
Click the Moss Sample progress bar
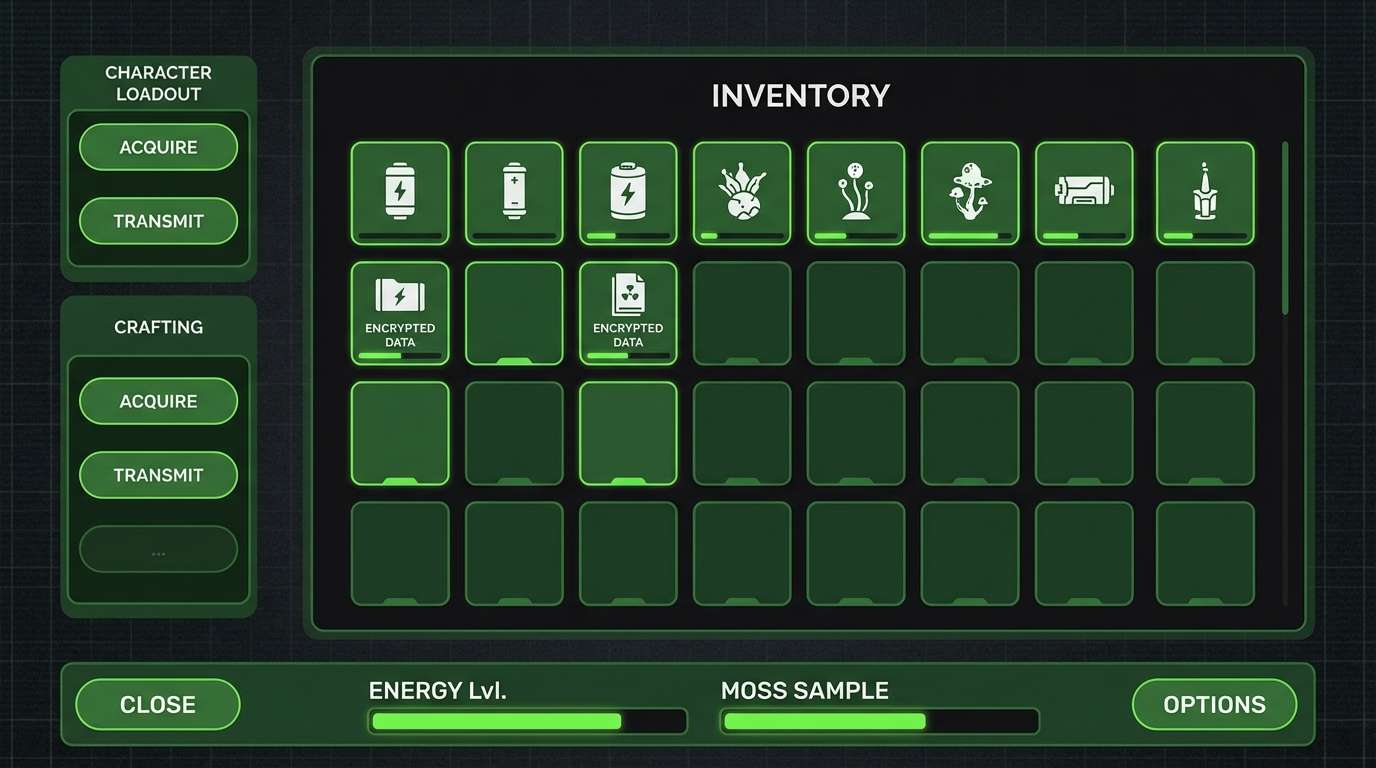(x=878, y=720)
